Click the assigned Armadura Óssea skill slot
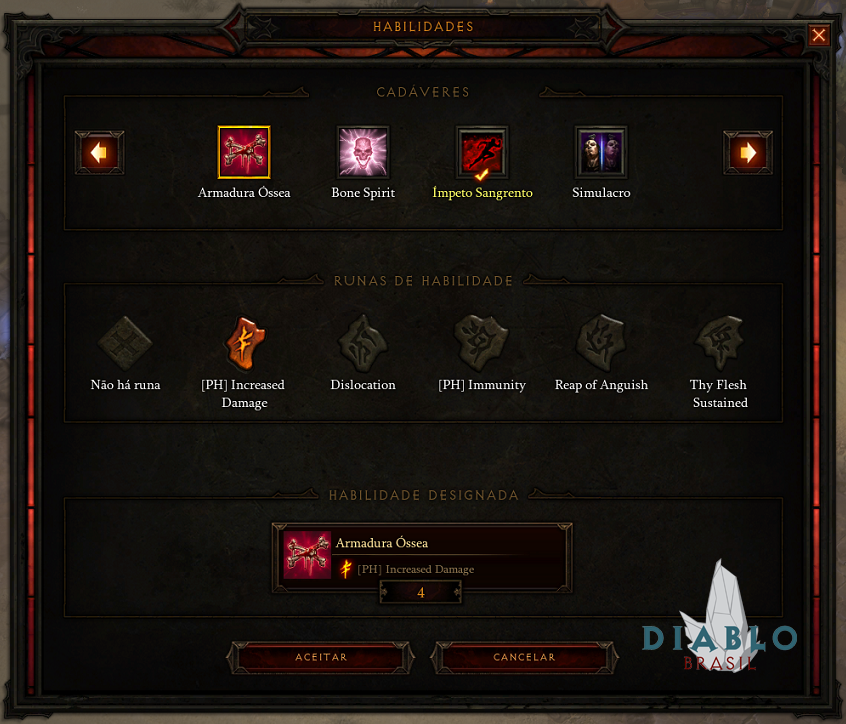846x724 pixels. pyautogui.click(x=422, y=556)
